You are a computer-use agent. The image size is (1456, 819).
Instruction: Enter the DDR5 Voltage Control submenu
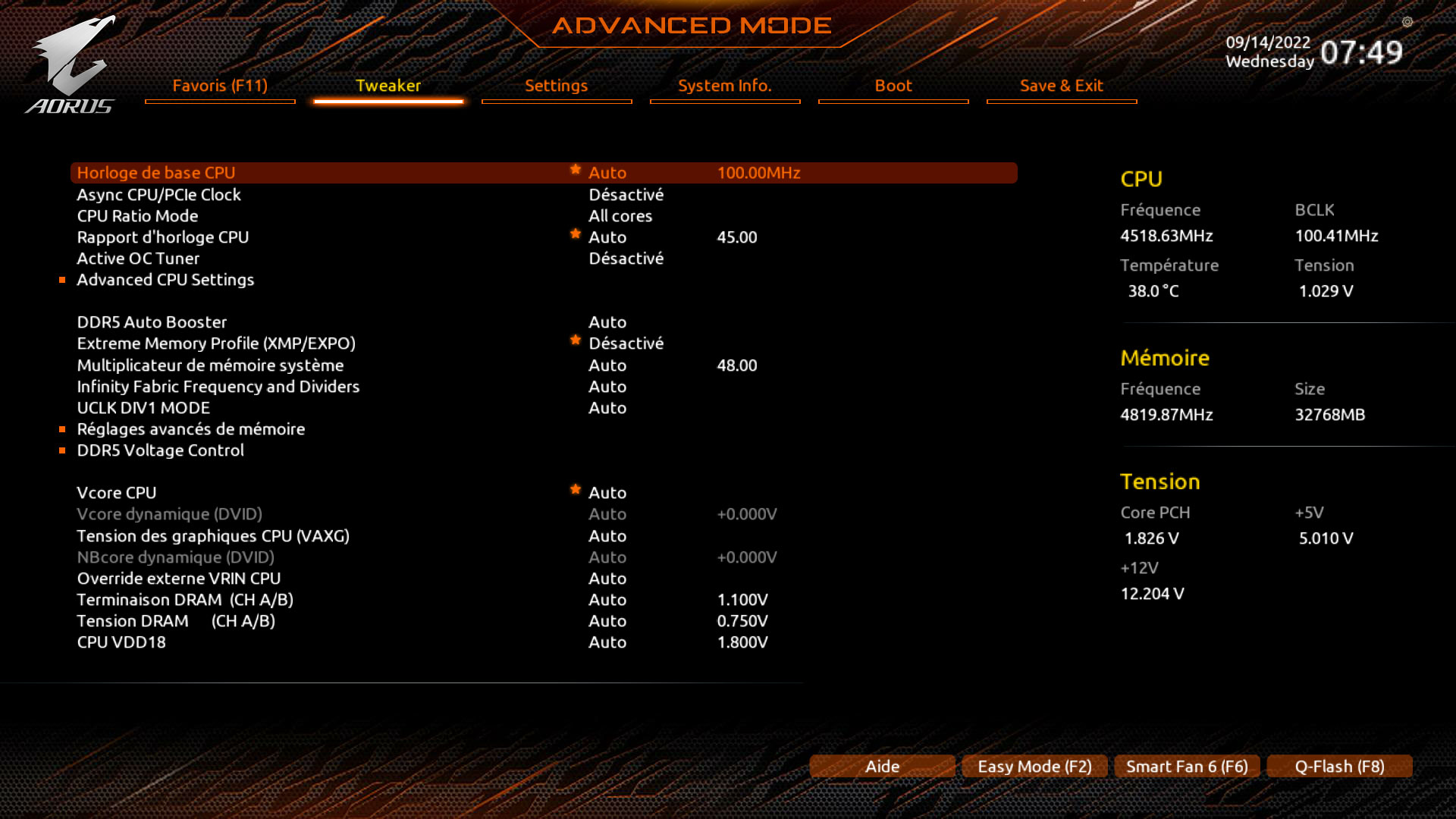(160, 450)
